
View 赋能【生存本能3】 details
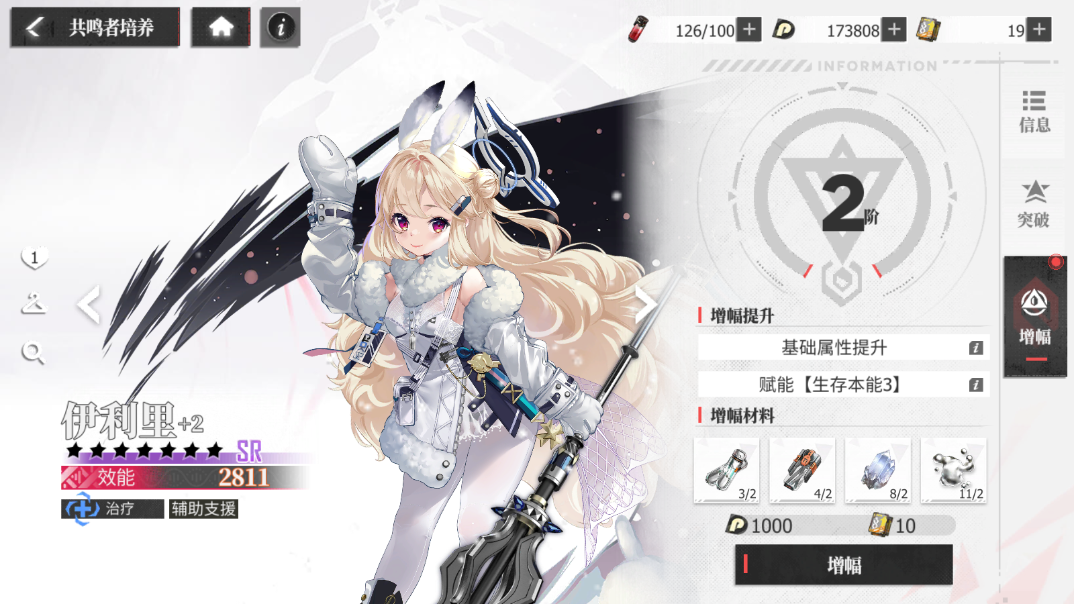976,385
